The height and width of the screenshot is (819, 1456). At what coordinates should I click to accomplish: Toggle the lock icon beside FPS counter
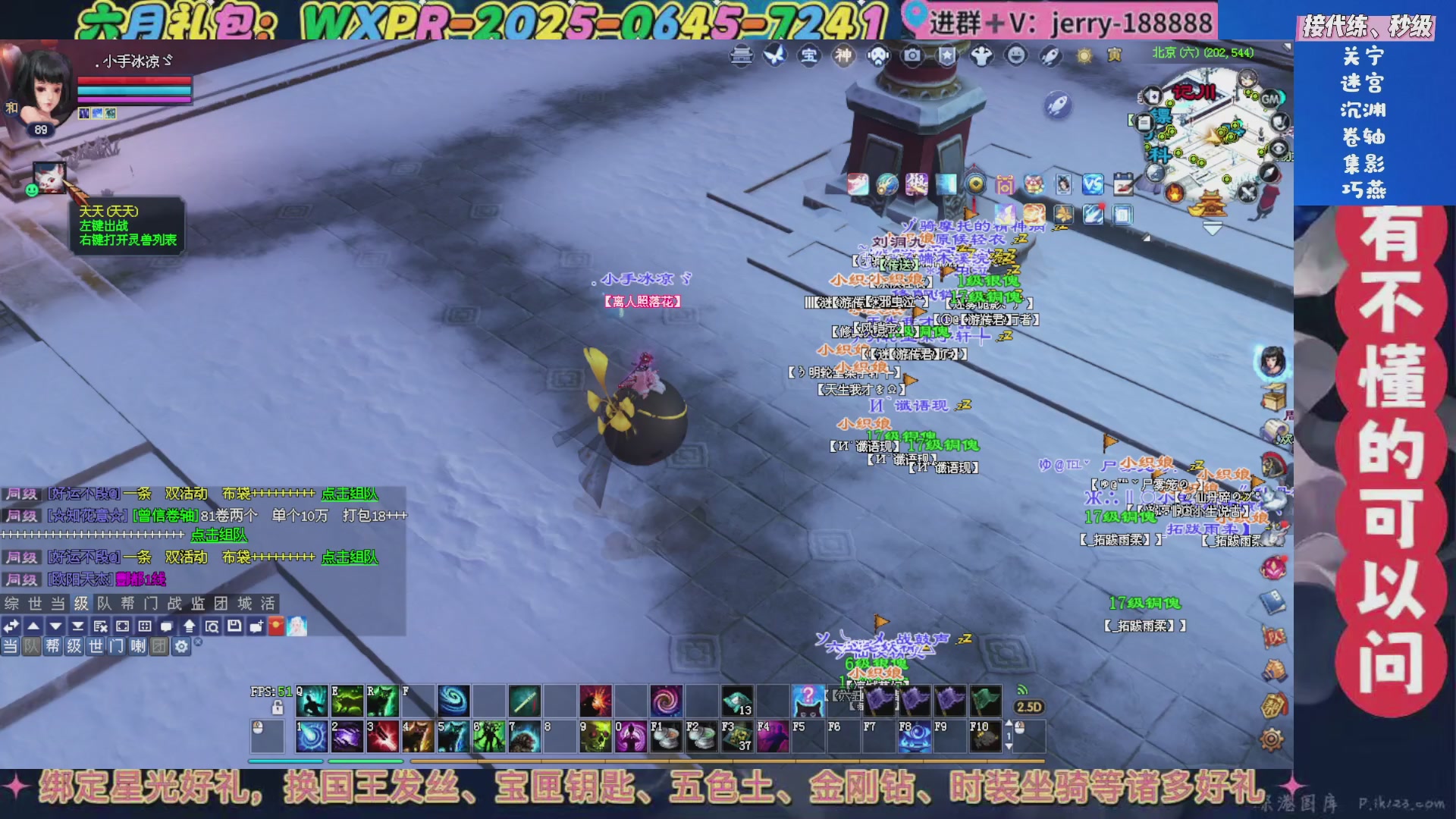(278, 708)
